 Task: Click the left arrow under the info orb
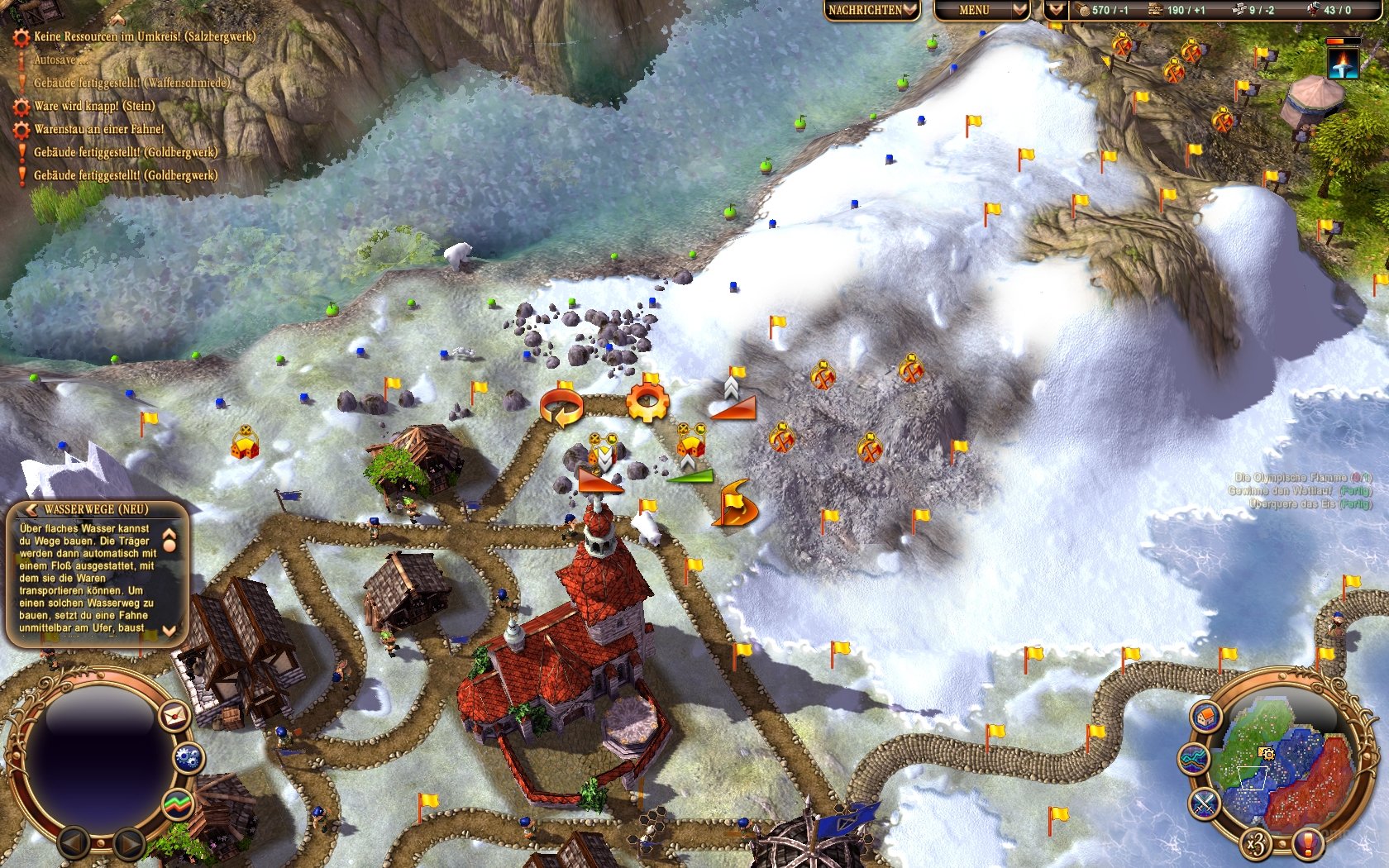74,843
